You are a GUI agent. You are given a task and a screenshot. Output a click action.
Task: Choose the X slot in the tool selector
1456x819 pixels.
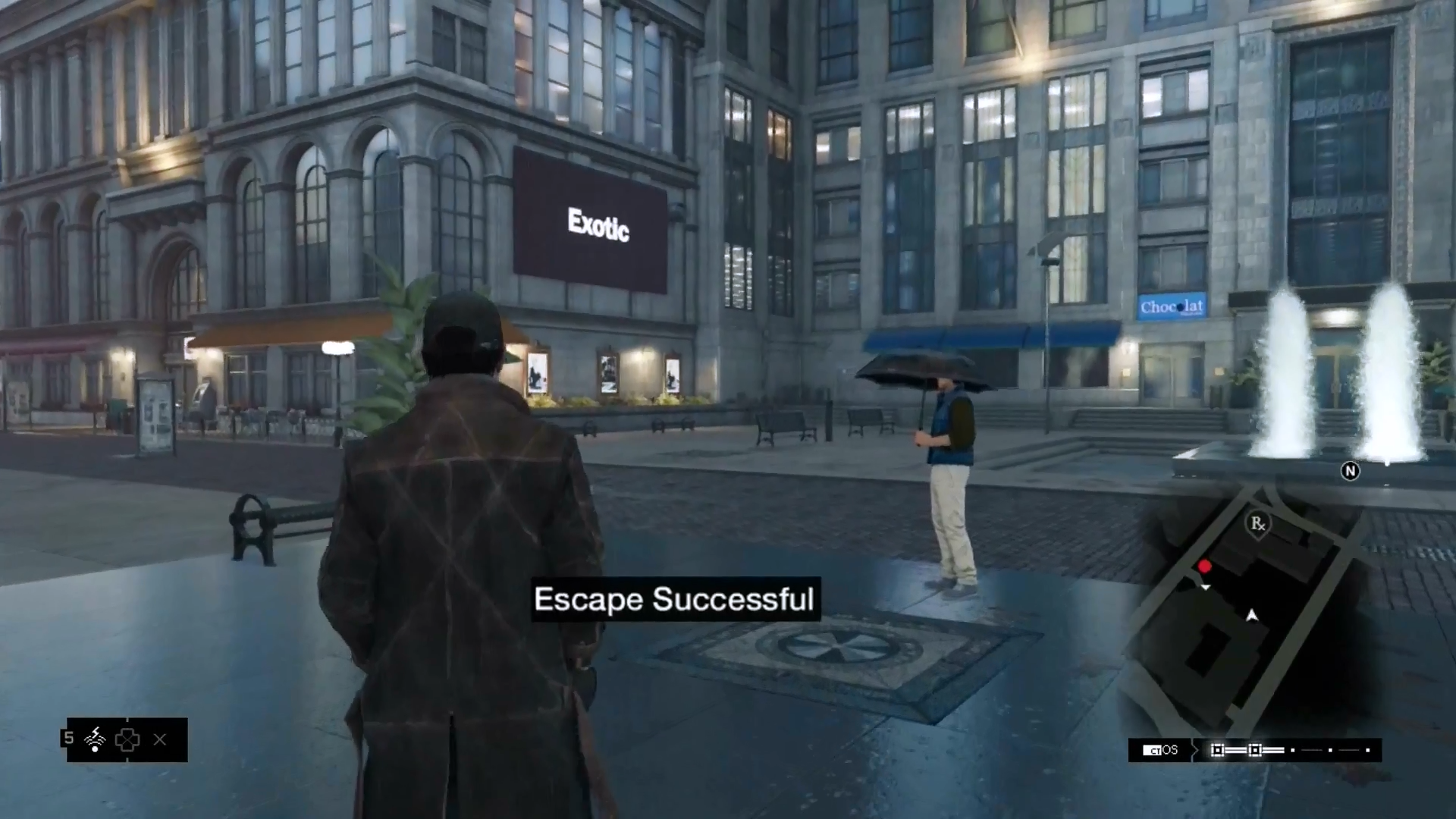point(160,739)
